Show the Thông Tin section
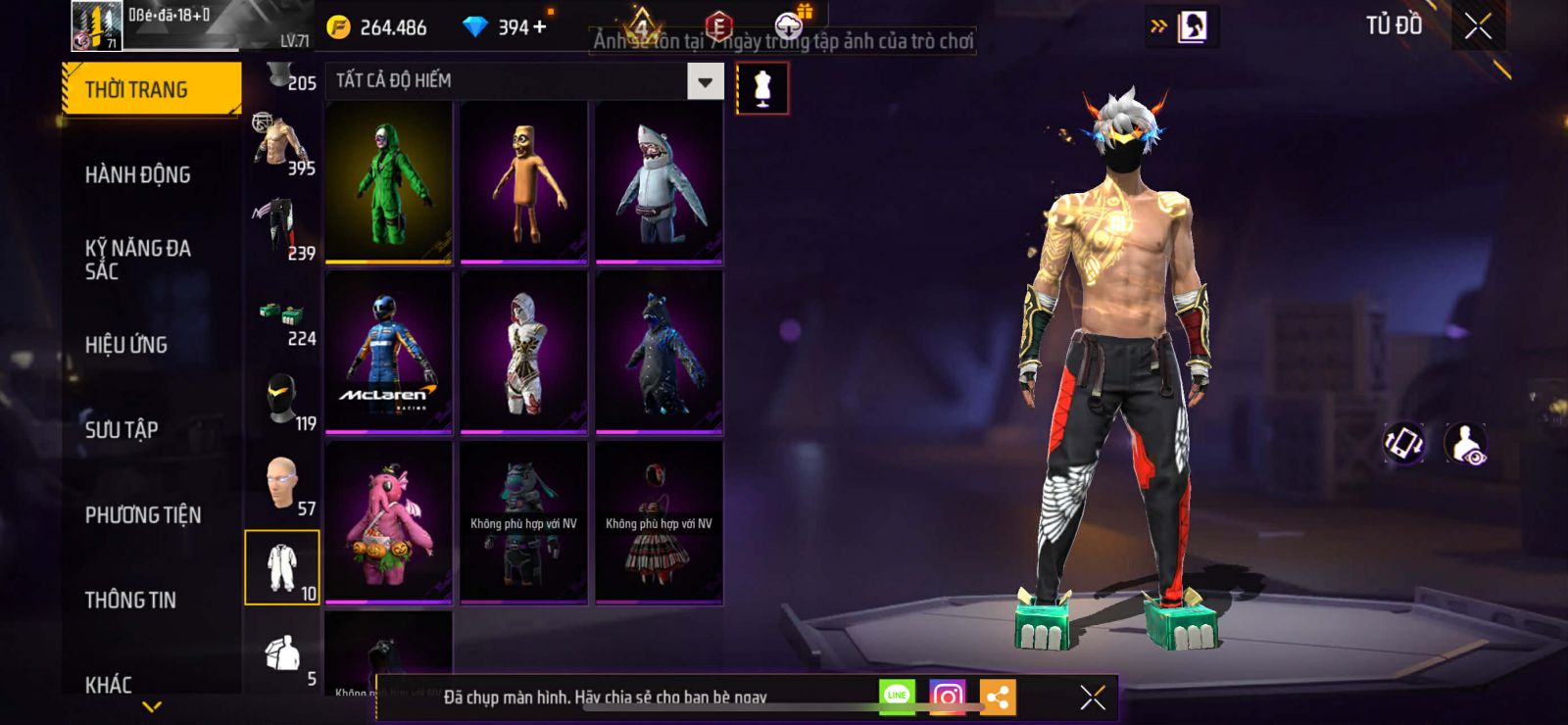This screenshot has height=725, width=1568. click(130, 600)
